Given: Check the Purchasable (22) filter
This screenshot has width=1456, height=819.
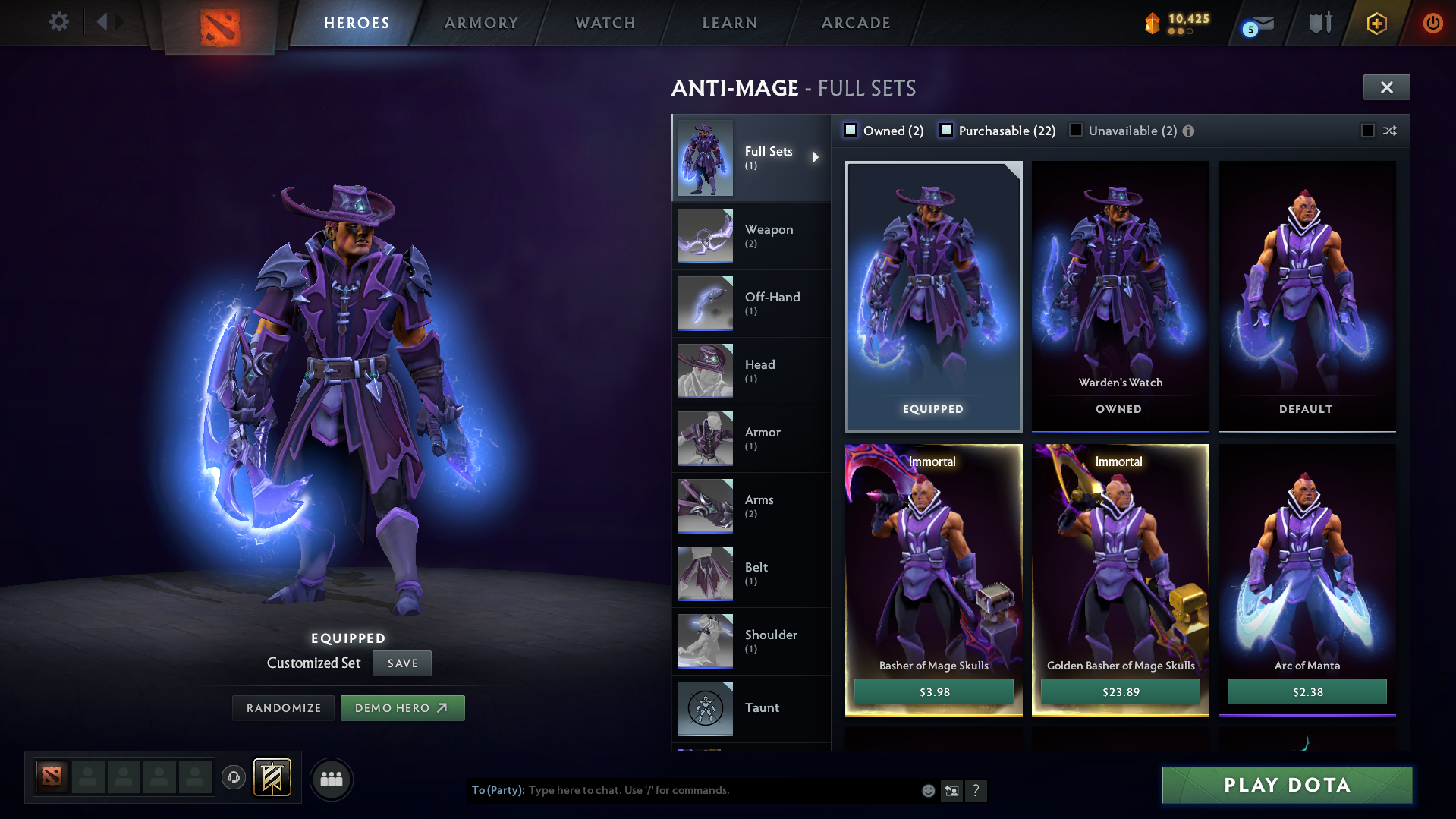Looking at the screenshot, I should 946,130.
